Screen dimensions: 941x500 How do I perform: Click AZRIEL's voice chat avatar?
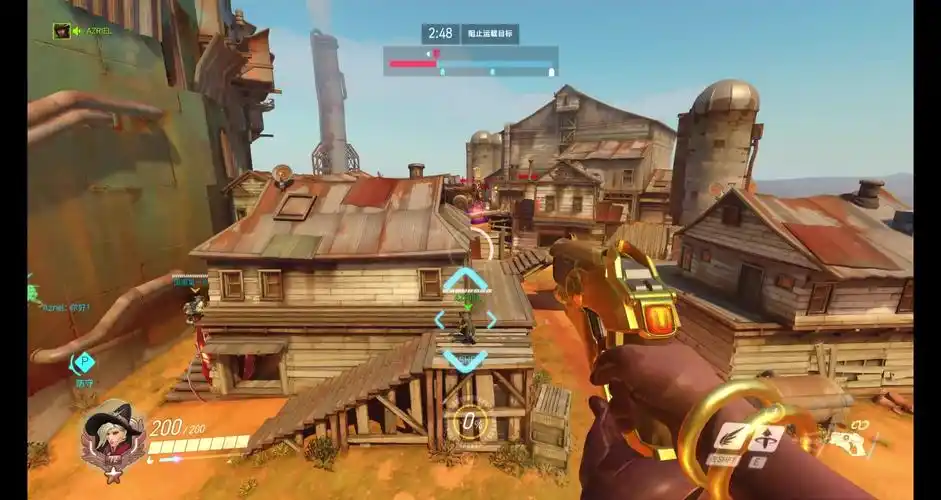[x=62, y=31]
